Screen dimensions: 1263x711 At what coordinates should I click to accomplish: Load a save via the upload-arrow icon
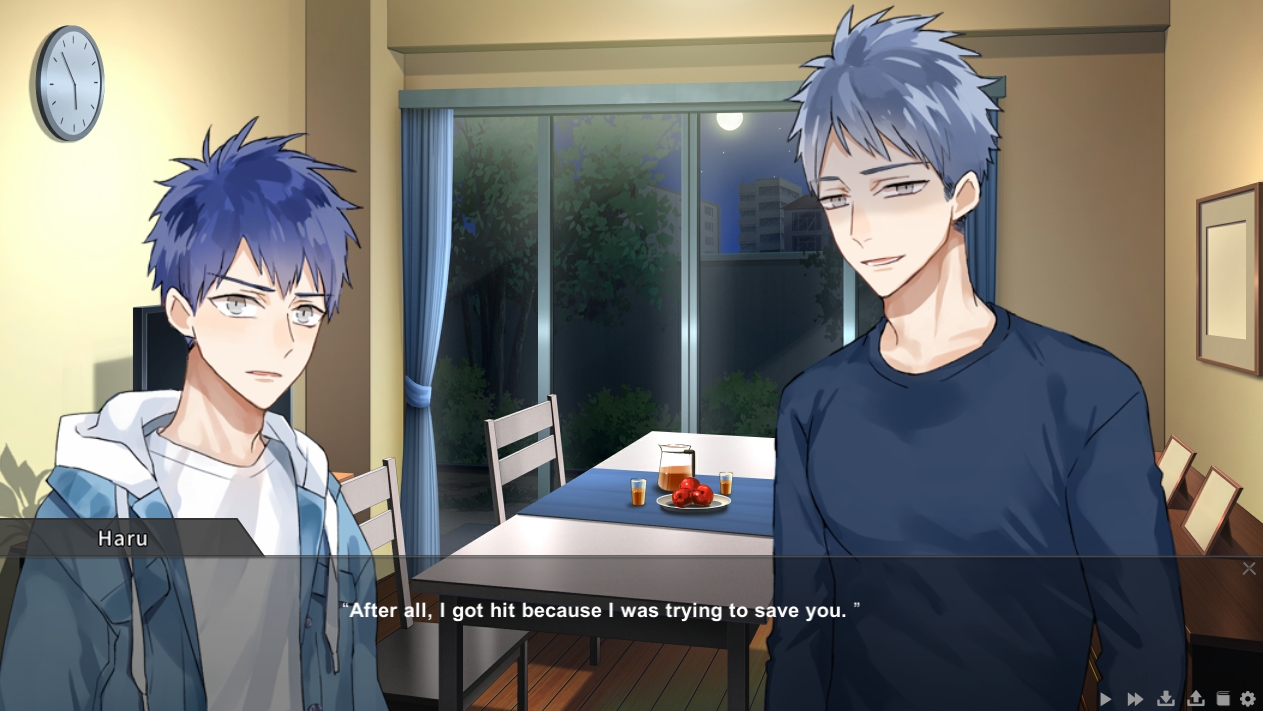[x=1195, y=699]
